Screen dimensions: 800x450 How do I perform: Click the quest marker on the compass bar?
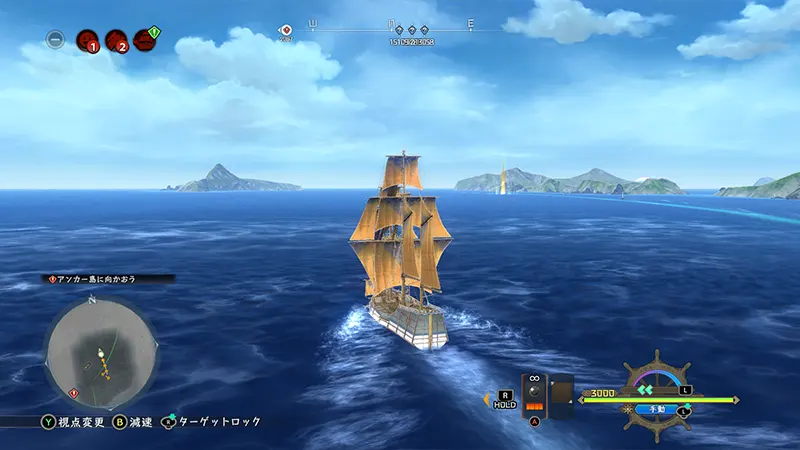pos(286,31)
